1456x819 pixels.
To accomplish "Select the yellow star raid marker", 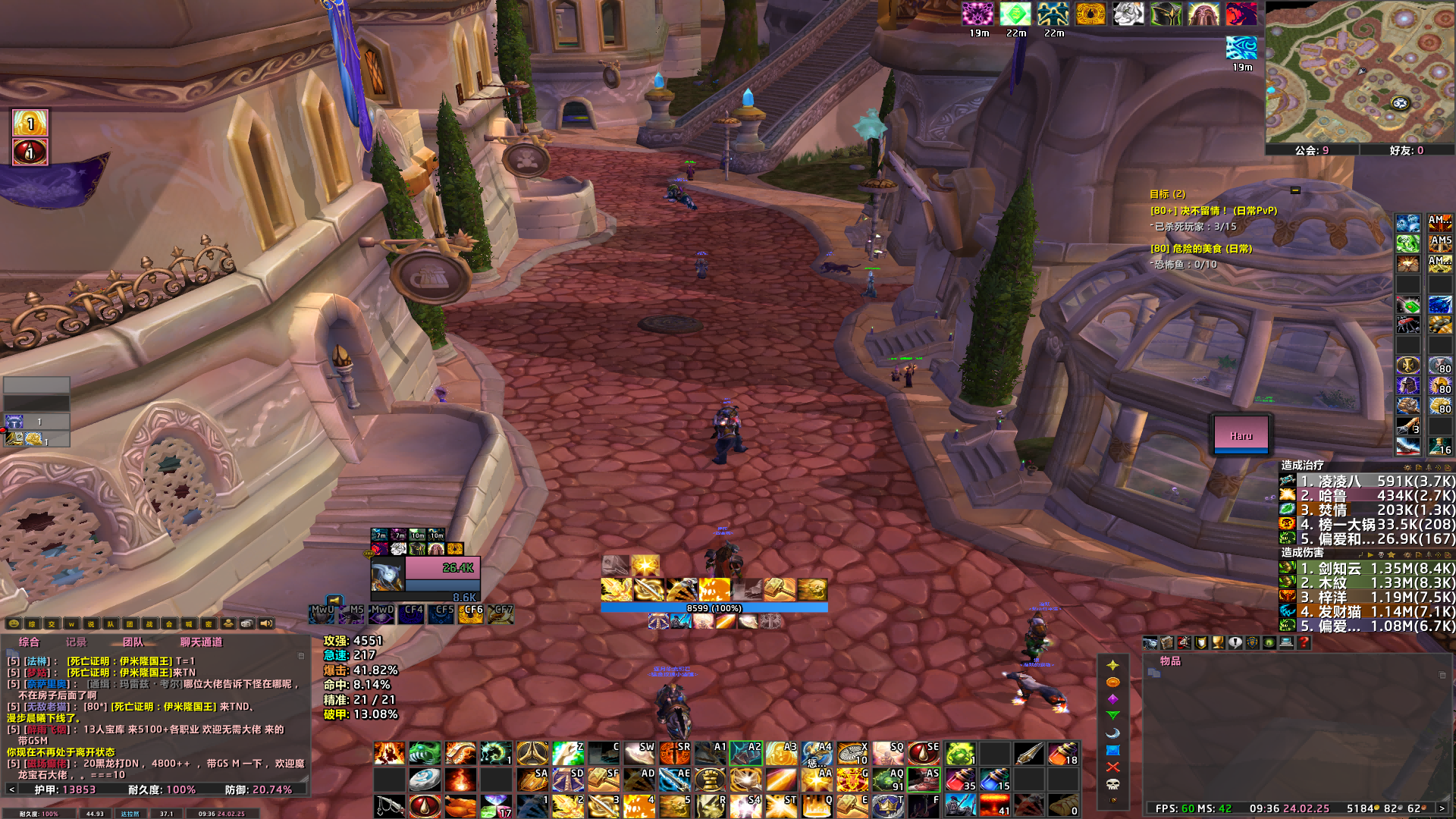I will pyautogui.click(x=1112, y=665).
